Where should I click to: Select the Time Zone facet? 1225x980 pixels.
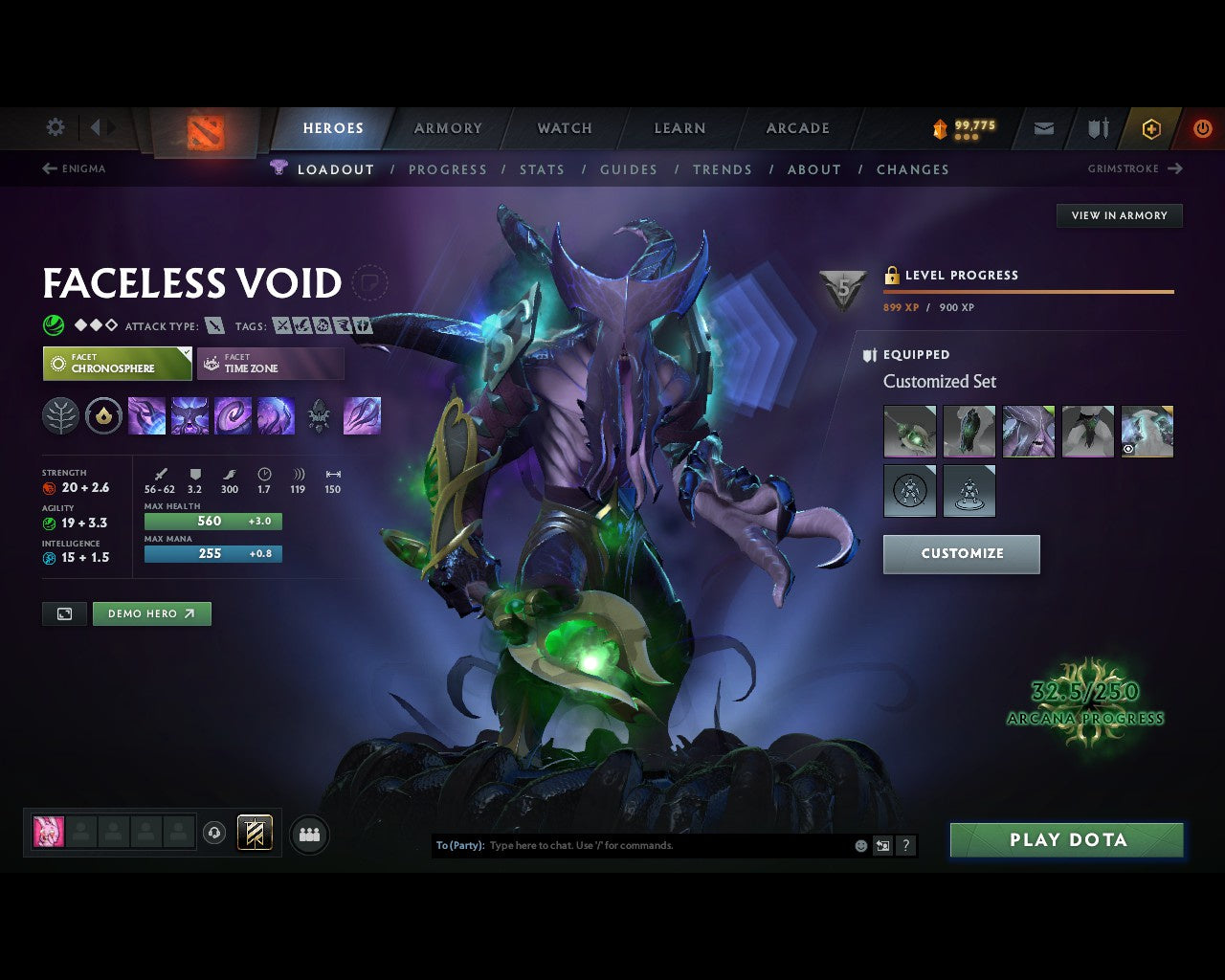[x=271, y=364]
